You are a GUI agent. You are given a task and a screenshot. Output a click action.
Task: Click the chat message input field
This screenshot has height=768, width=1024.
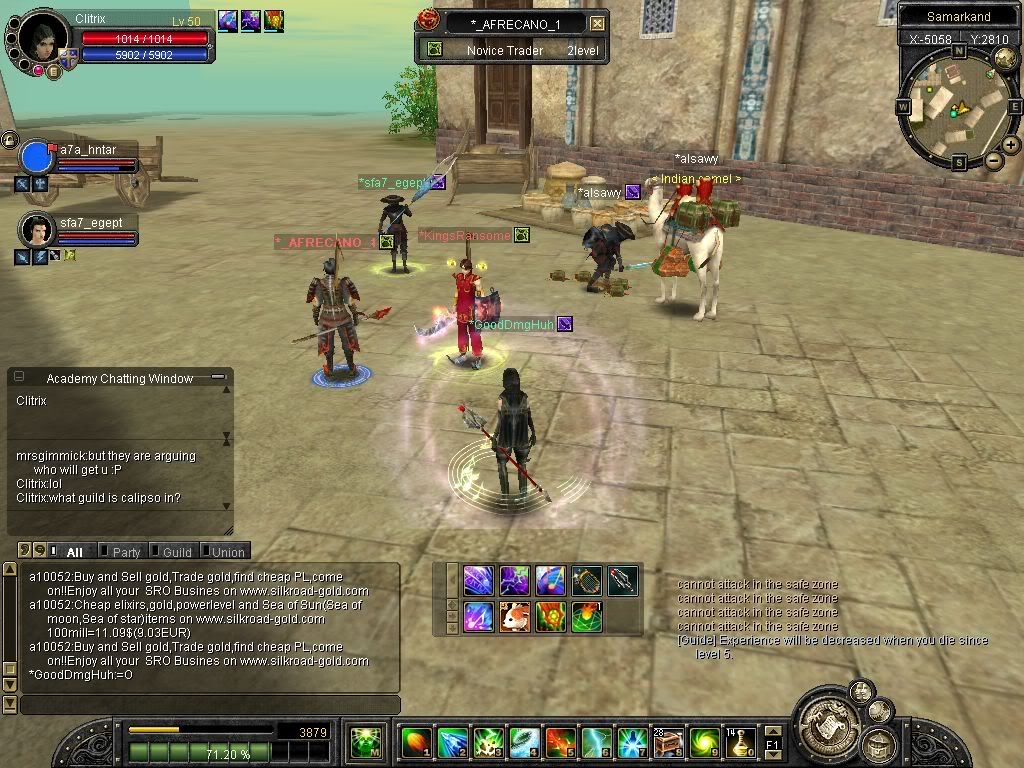point(208,705)
